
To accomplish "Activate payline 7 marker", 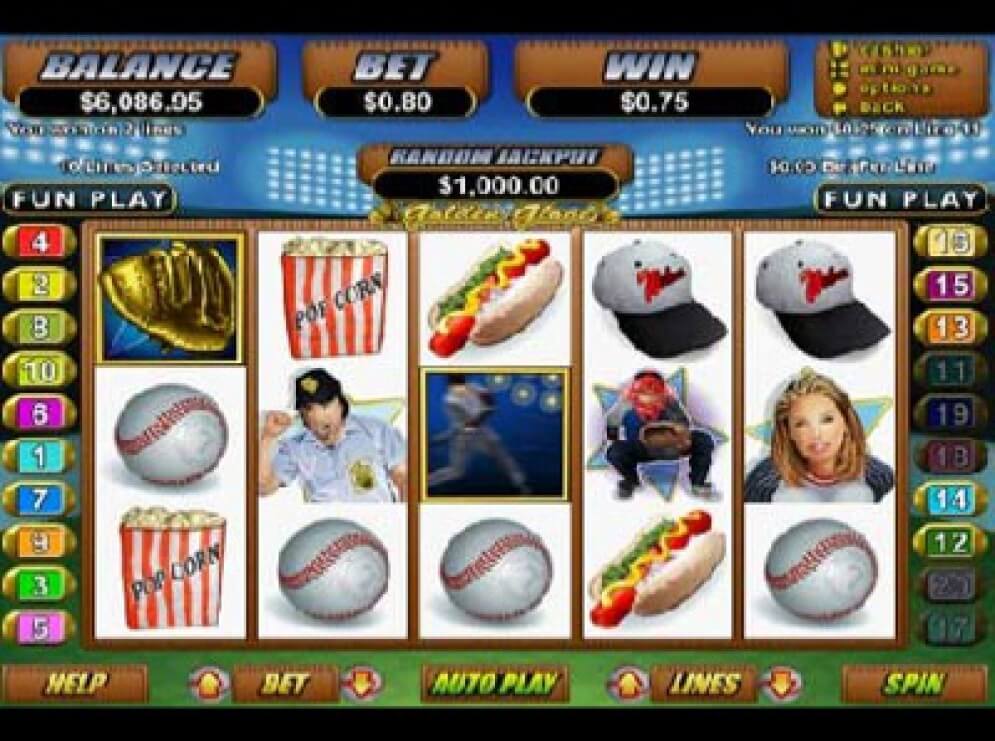I will pos(40,498).
